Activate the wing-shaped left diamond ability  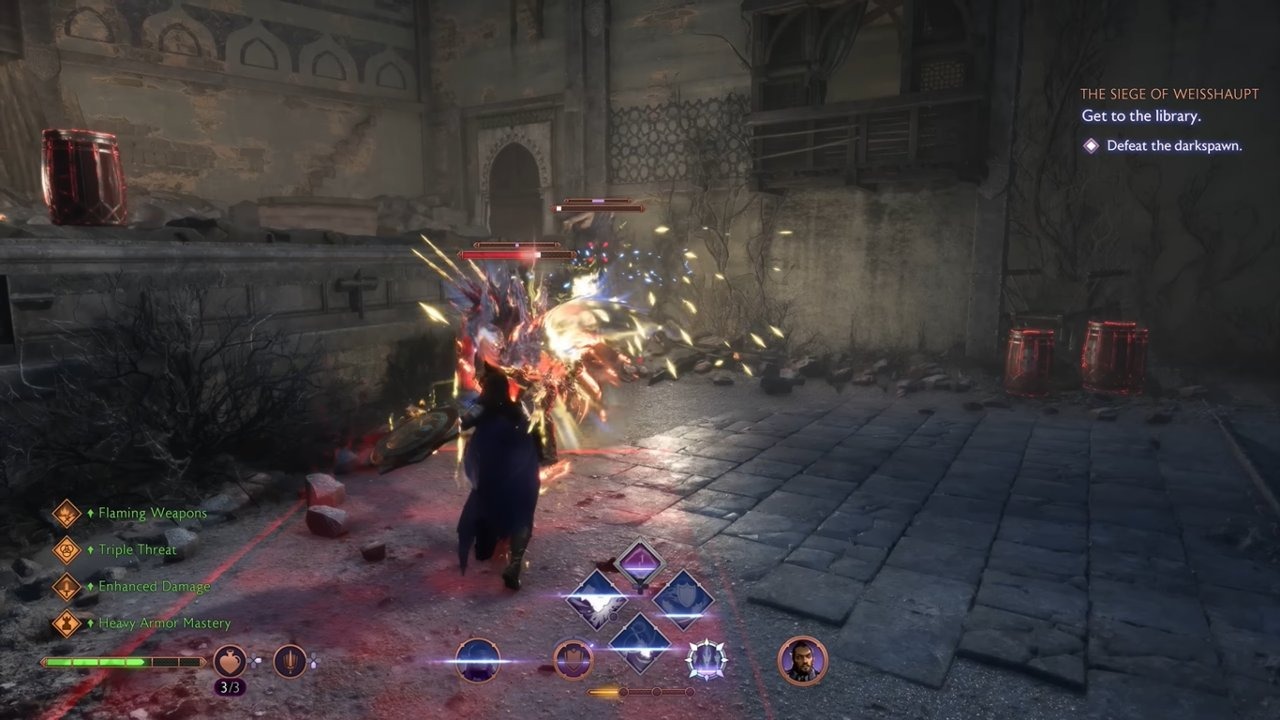pyautogui.click(x=596, y=599)
